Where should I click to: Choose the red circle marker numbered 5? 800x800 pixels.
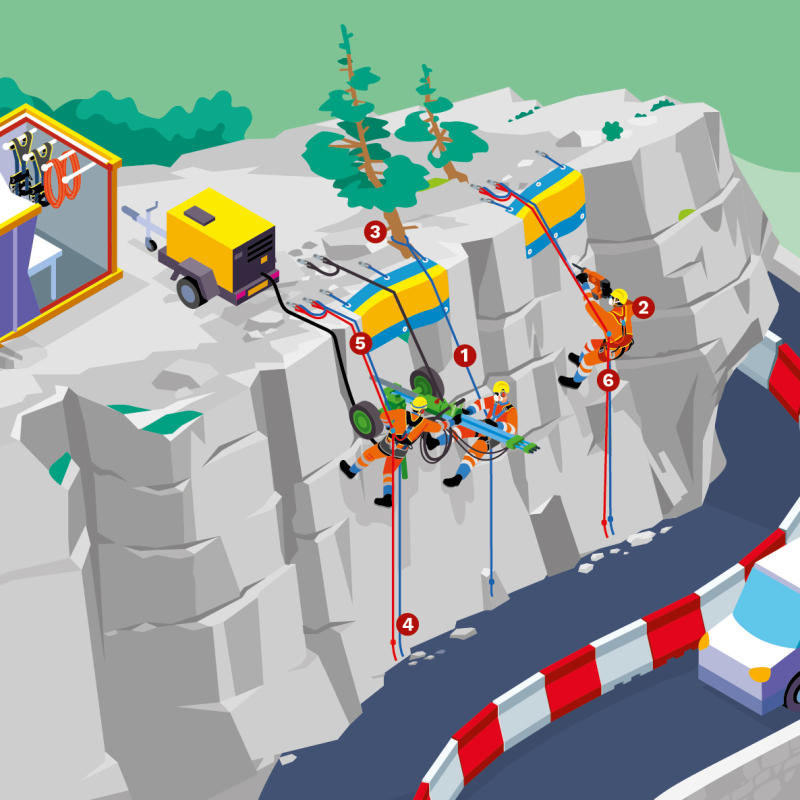[361, 343]
